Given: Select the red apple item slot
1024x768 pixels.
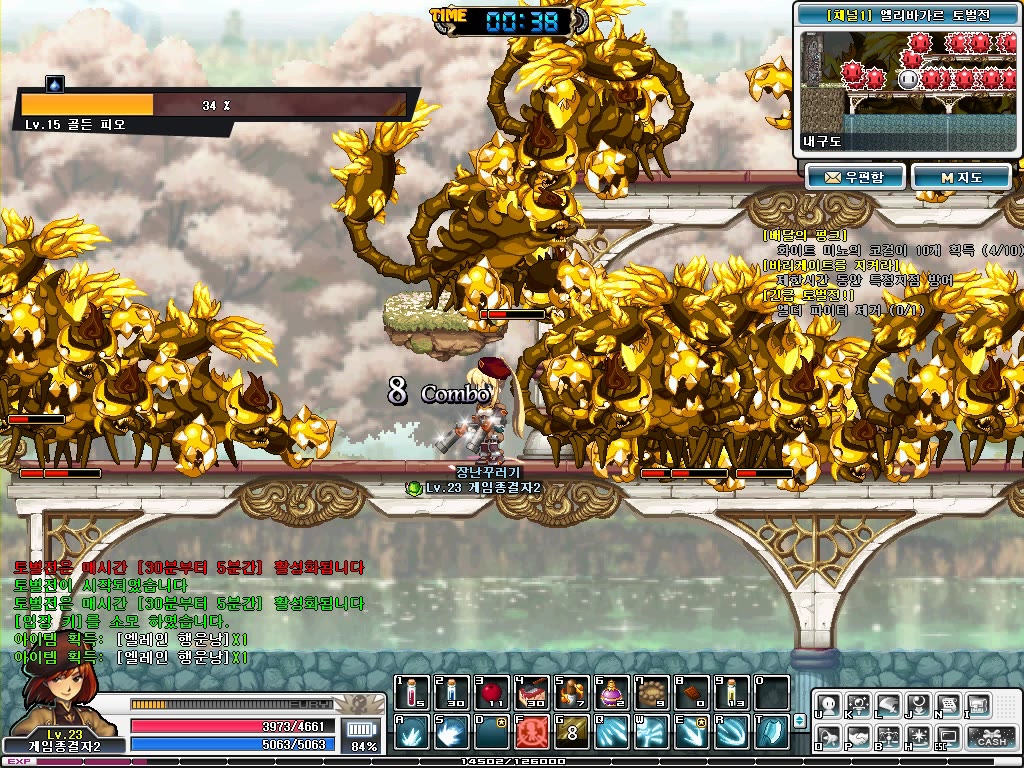Looking at the screenshot, I should (x=491, y=692).
